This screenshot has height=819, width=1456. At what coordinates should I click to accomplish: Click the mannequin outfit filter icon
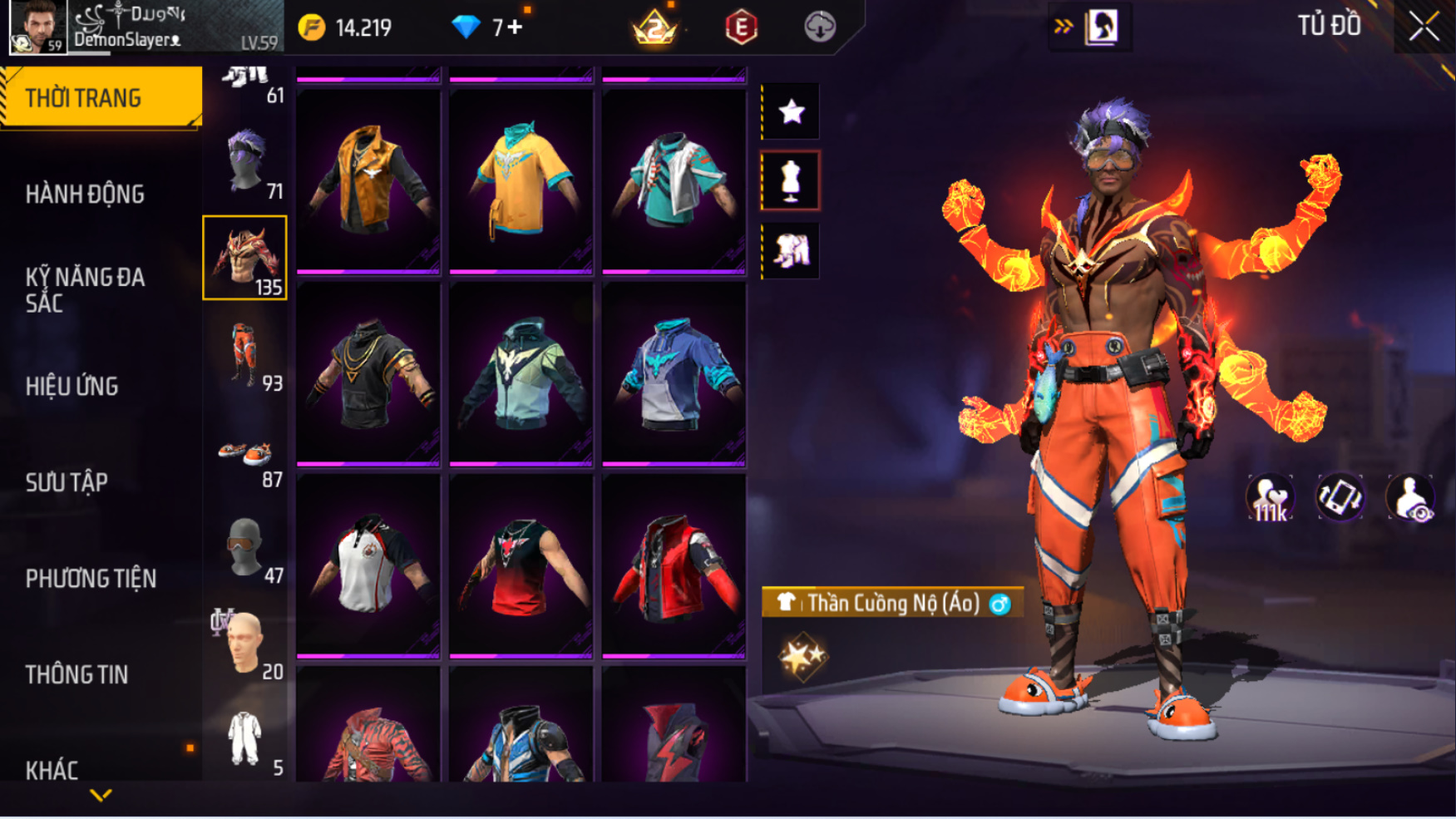coord(791,180)
